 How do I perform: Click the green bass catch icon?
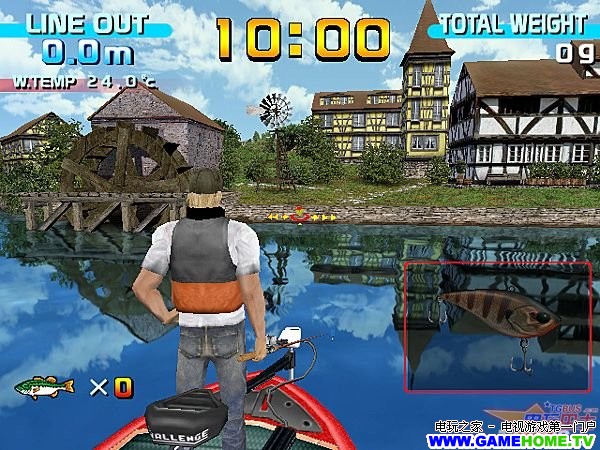[45, 386]
